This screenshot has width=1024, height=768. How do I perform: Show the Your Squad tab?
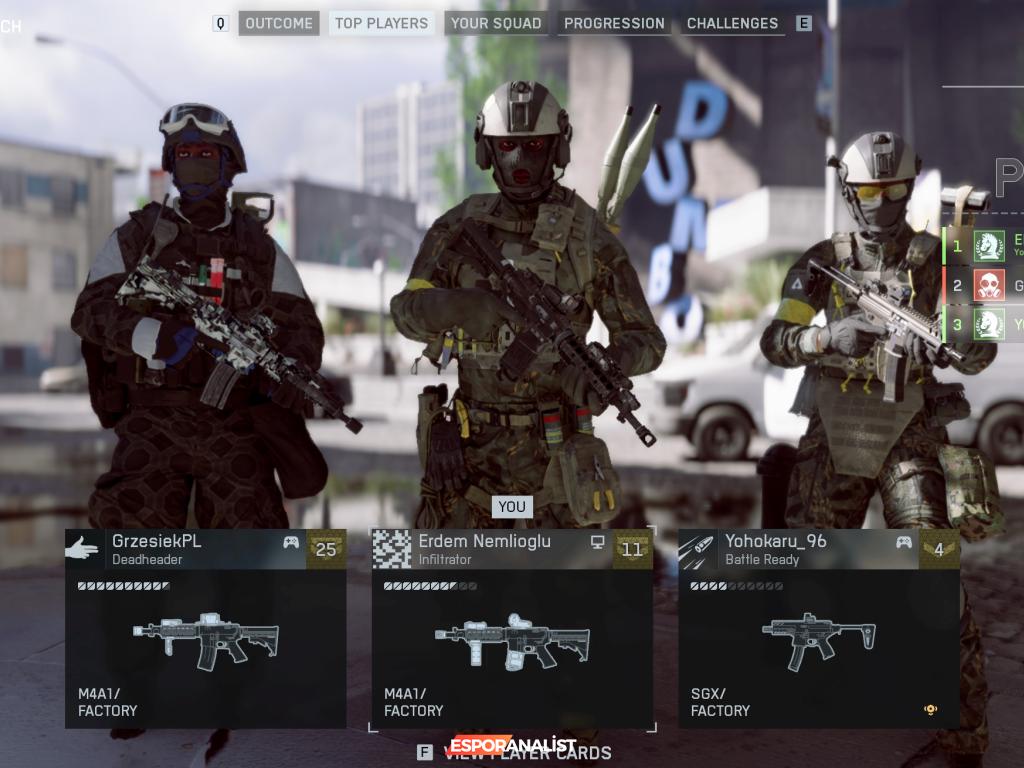point(496,23)
